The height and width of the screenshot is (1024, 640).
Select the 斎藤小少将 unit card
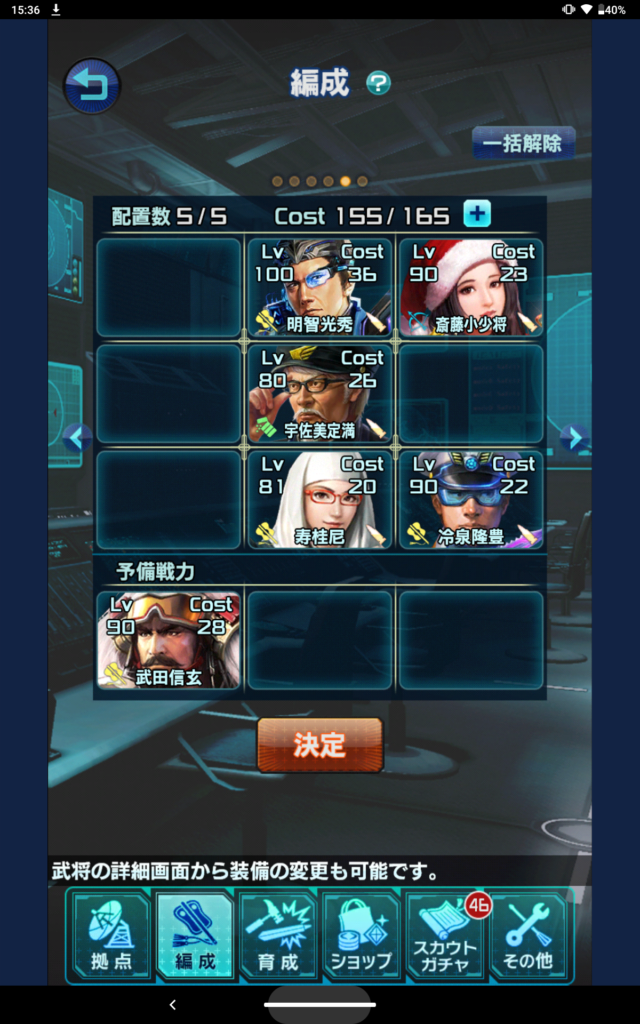click(471, 287)
